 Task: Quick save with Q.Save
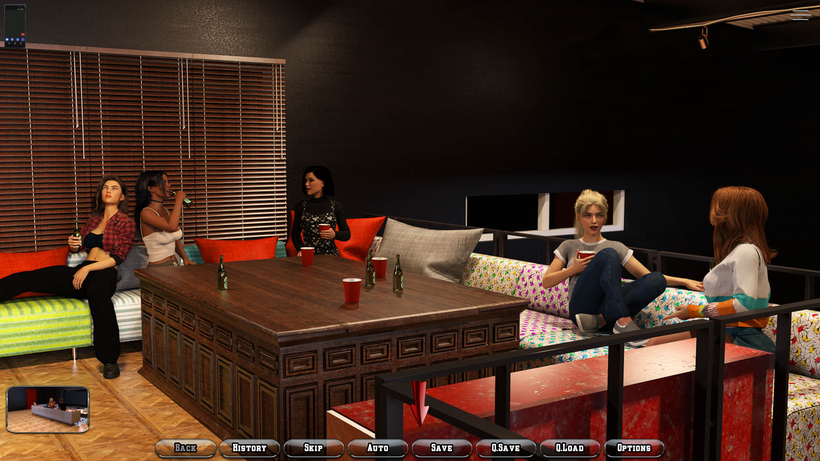(505, 448)
